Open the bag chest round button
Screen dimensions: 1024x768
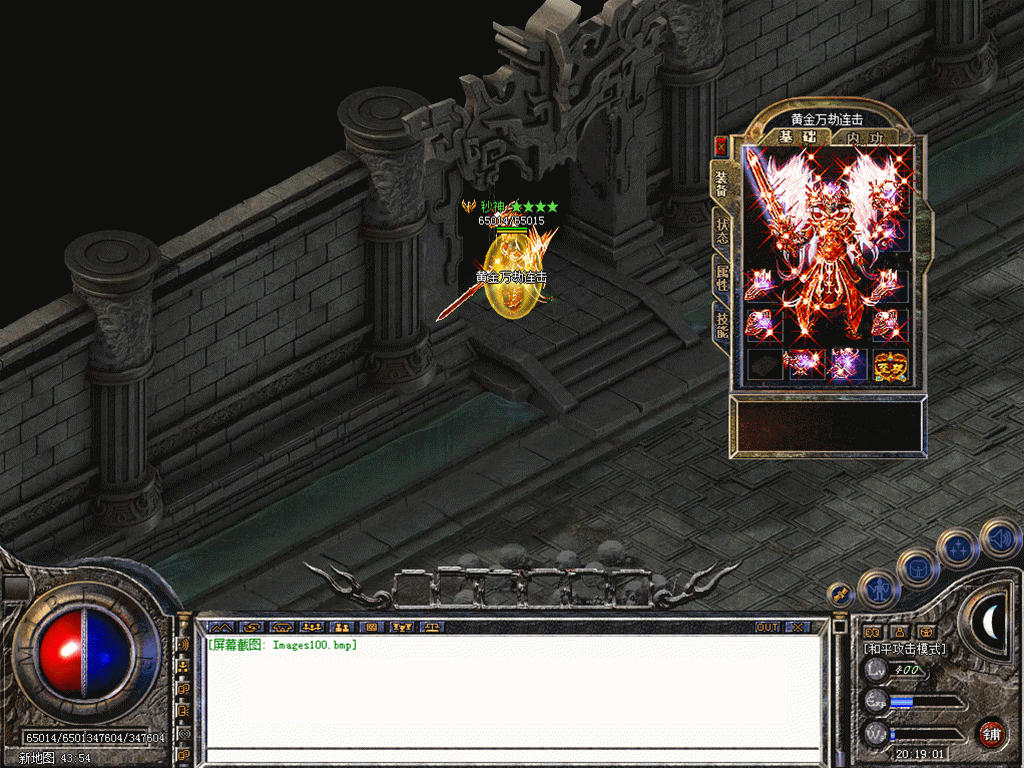[917, 567]
